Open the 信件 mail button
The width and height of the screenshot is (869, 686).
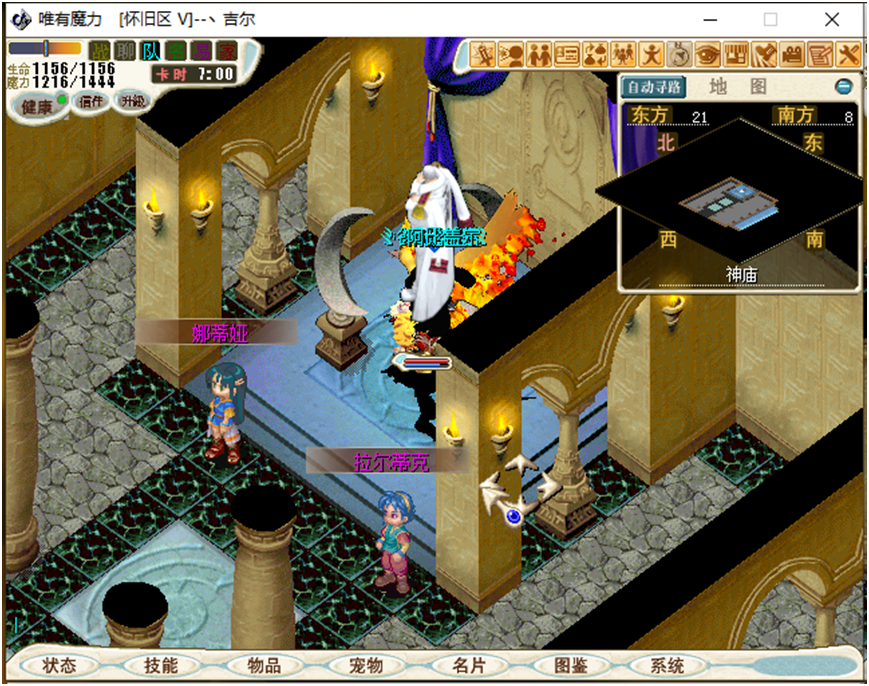tap(91, 101)
